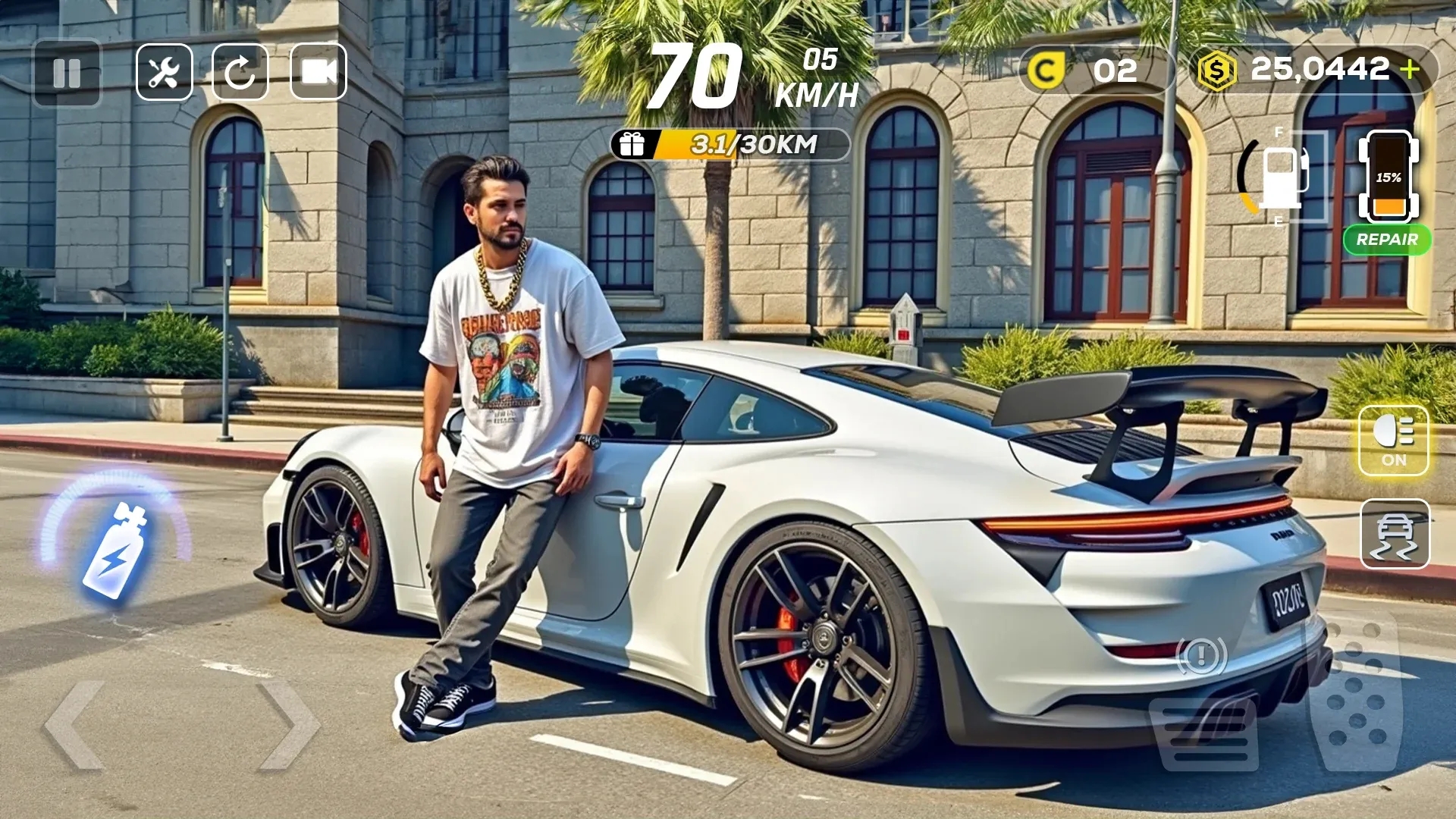Add more cash with the plus
1456x819 pixels.
(x=1410, y=70)
